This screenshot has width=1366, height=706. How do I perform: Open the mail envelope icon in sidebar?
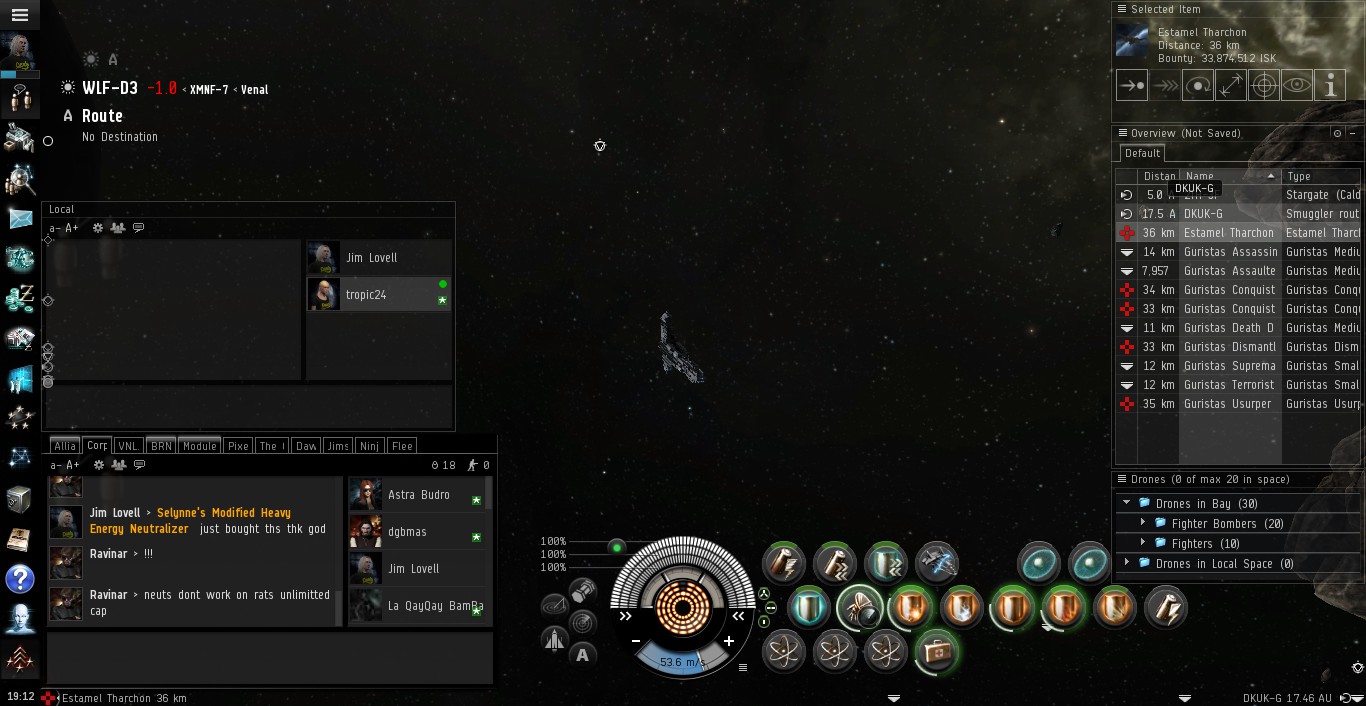[x=20, y=218]
